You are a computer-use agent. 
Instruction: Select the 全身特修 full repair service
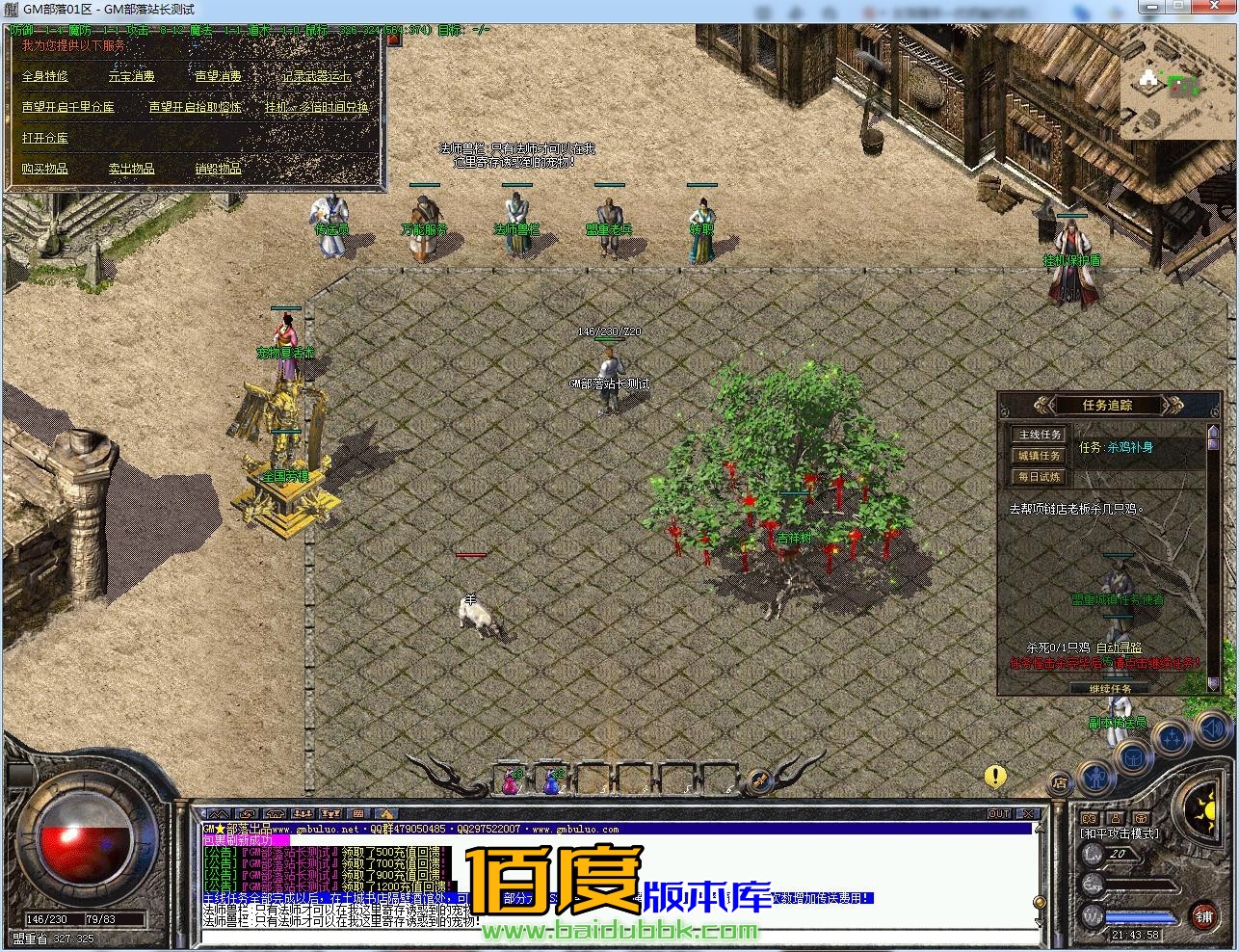click(x=45, y=76)
